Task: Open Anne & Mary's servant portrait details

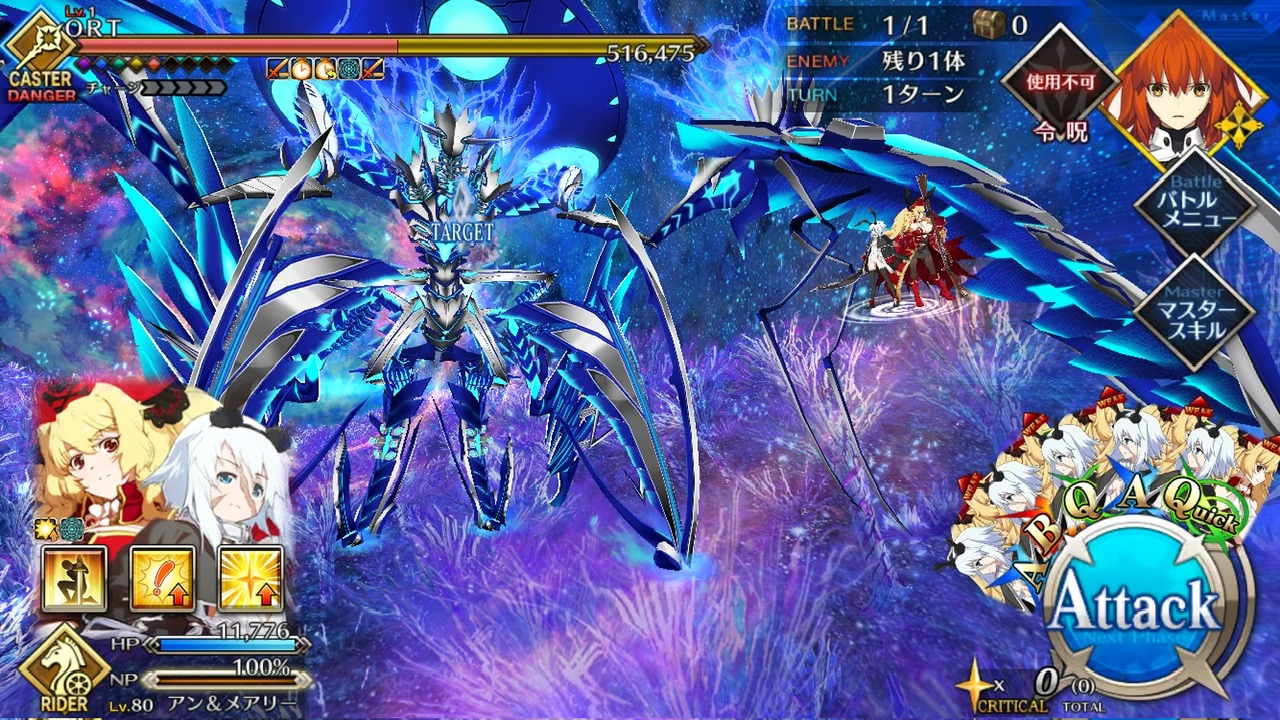Action: [x=165, y=465]
